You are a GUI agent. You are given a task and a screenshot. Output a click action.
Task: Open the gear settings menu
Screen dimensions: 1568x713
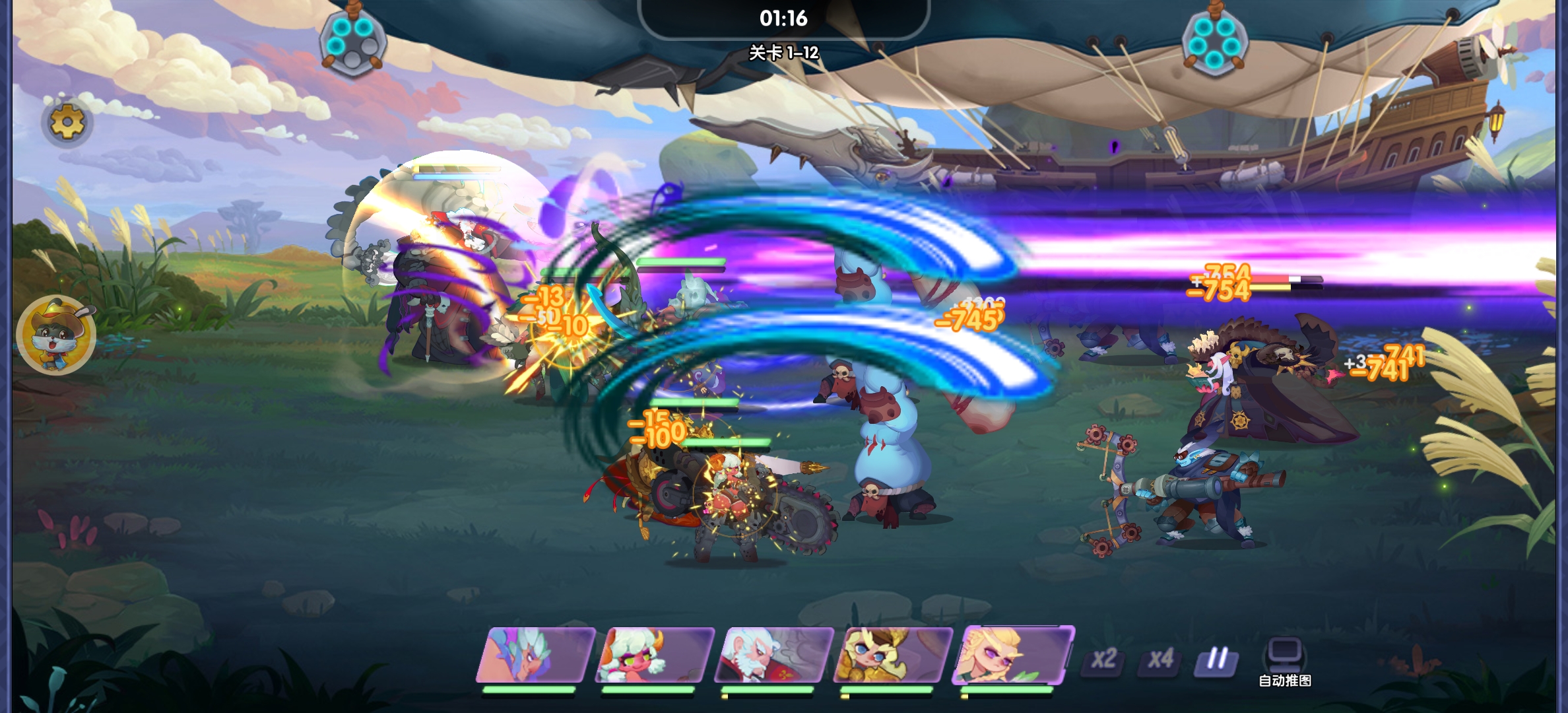(67, 123)
